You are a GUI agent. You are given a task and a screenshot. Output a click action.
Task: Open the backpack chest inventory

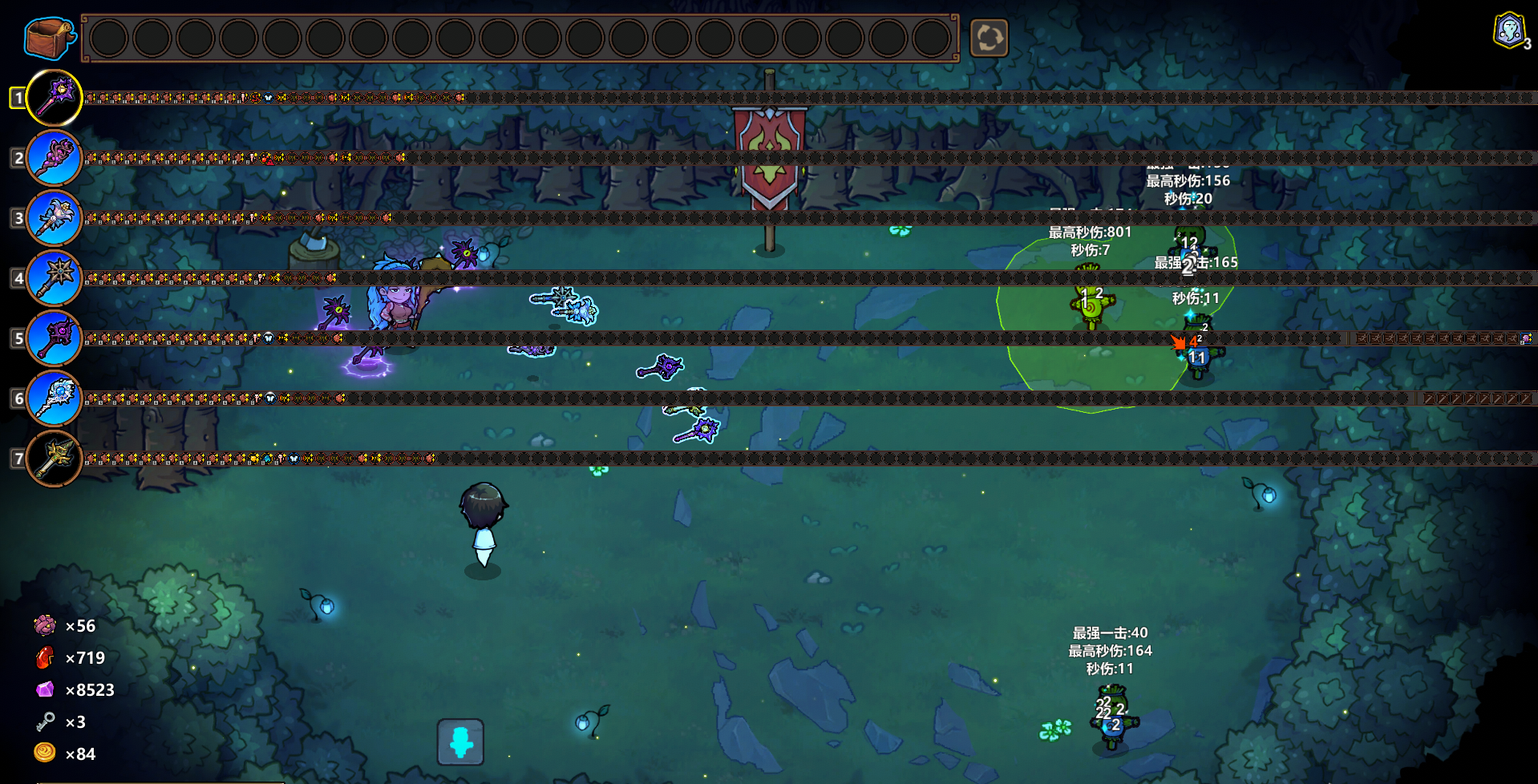click(x=48, y=37)
